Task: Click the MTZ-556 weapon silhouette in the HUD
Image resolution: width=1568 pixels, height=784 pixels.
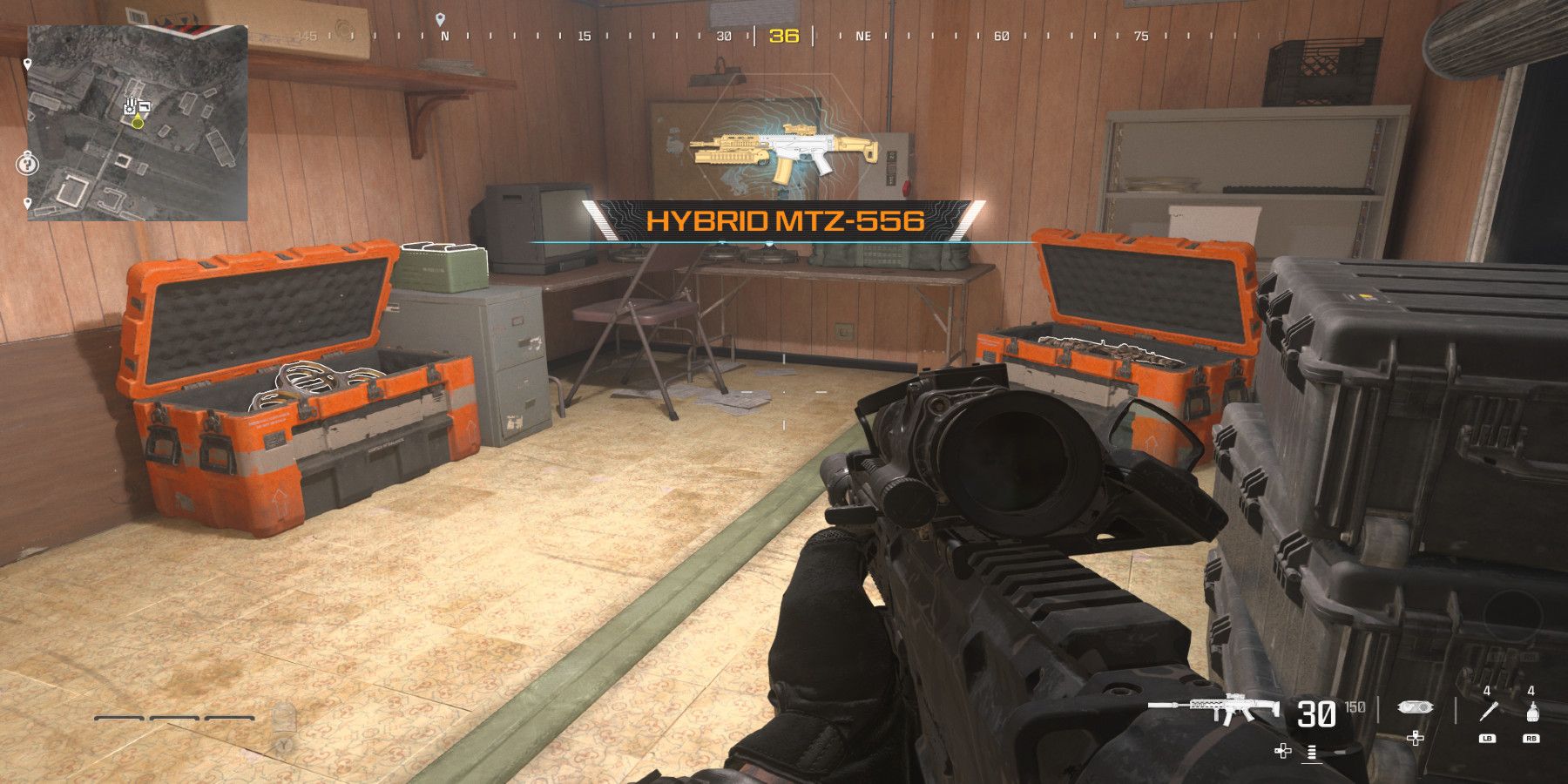Action: (x=1227, y=707)
